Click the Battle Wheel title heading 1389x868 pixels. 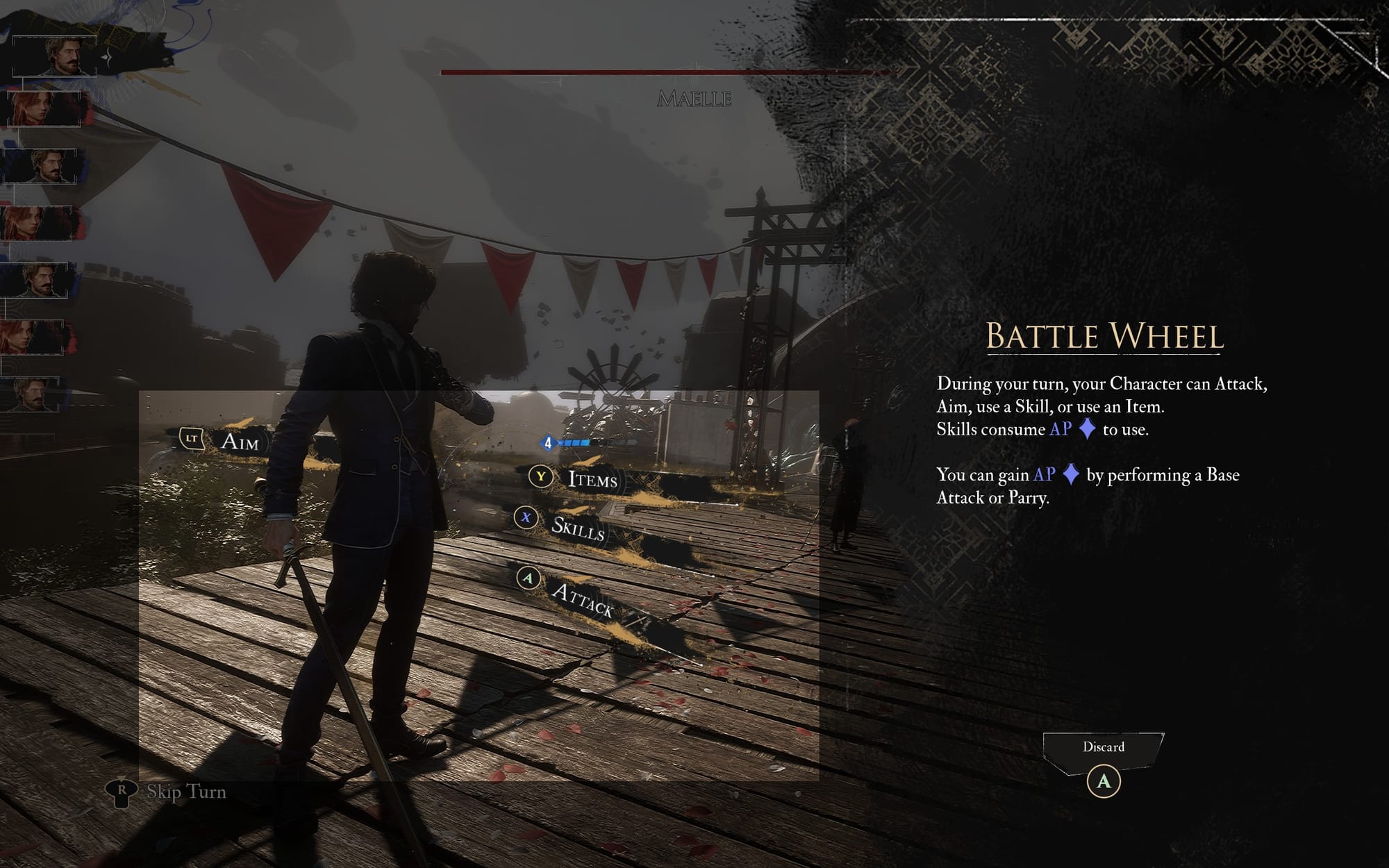point(1107,337)
